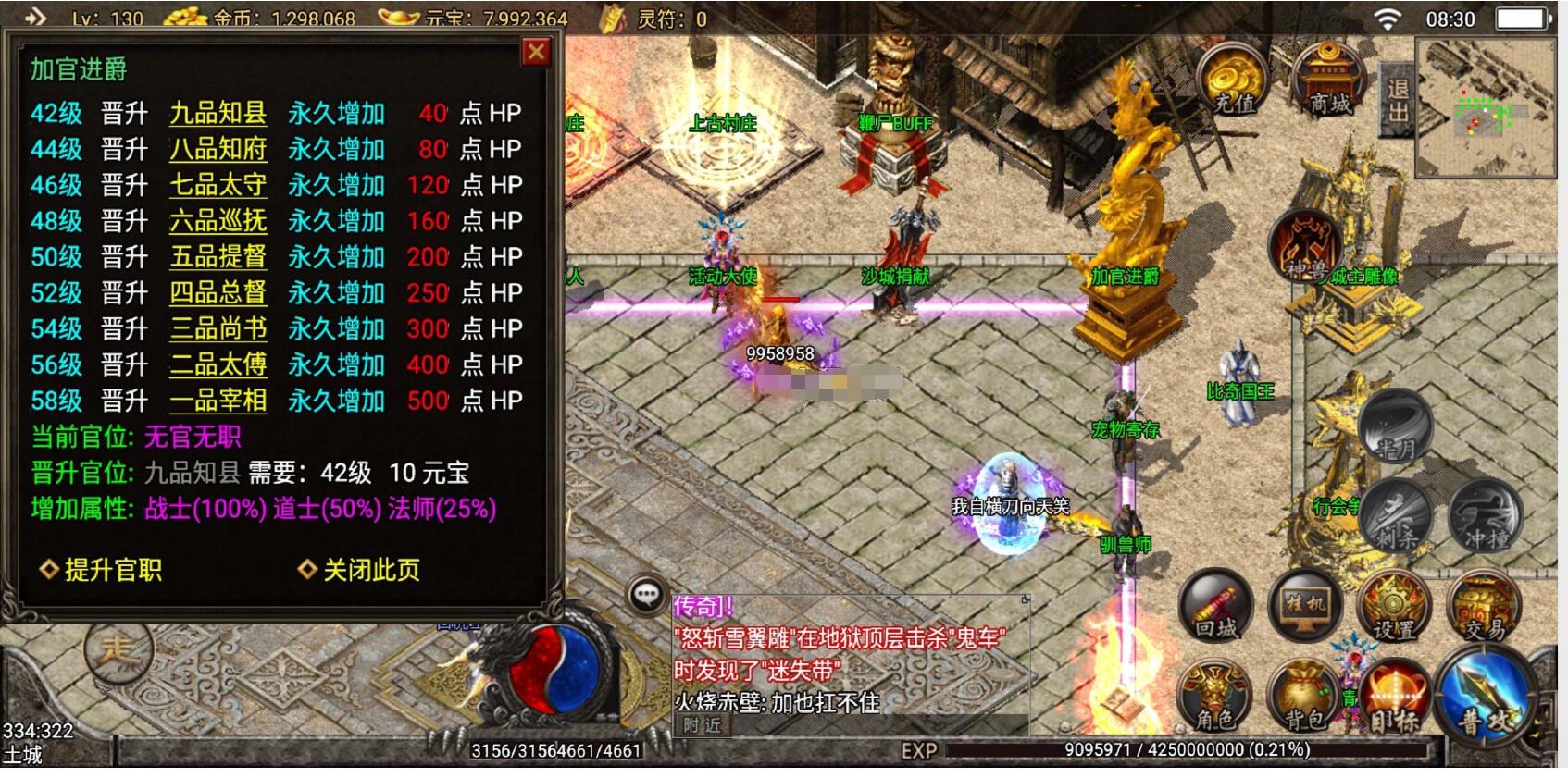Screen dimensions: 1568x778
Task: Use the 回城 return-to-town scroll
Action: (1216, 606)
